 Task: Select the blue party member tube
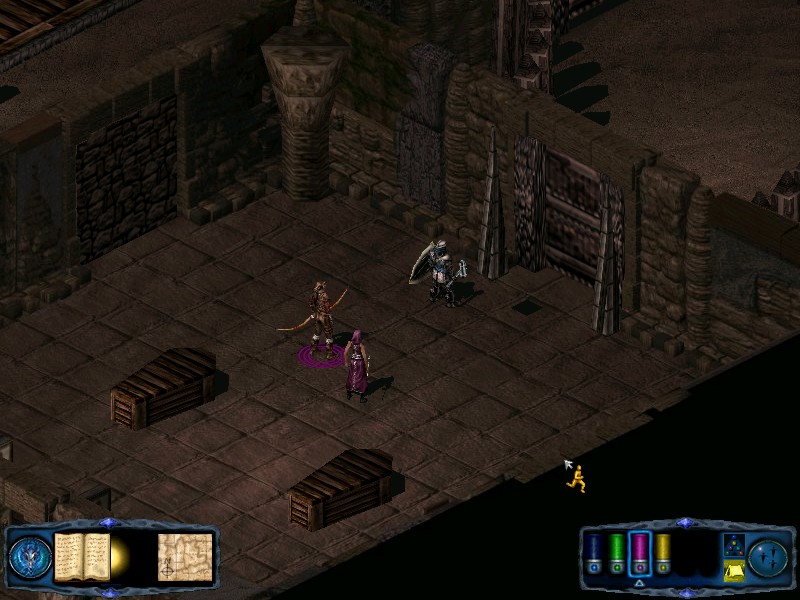[x=593, y=555]
